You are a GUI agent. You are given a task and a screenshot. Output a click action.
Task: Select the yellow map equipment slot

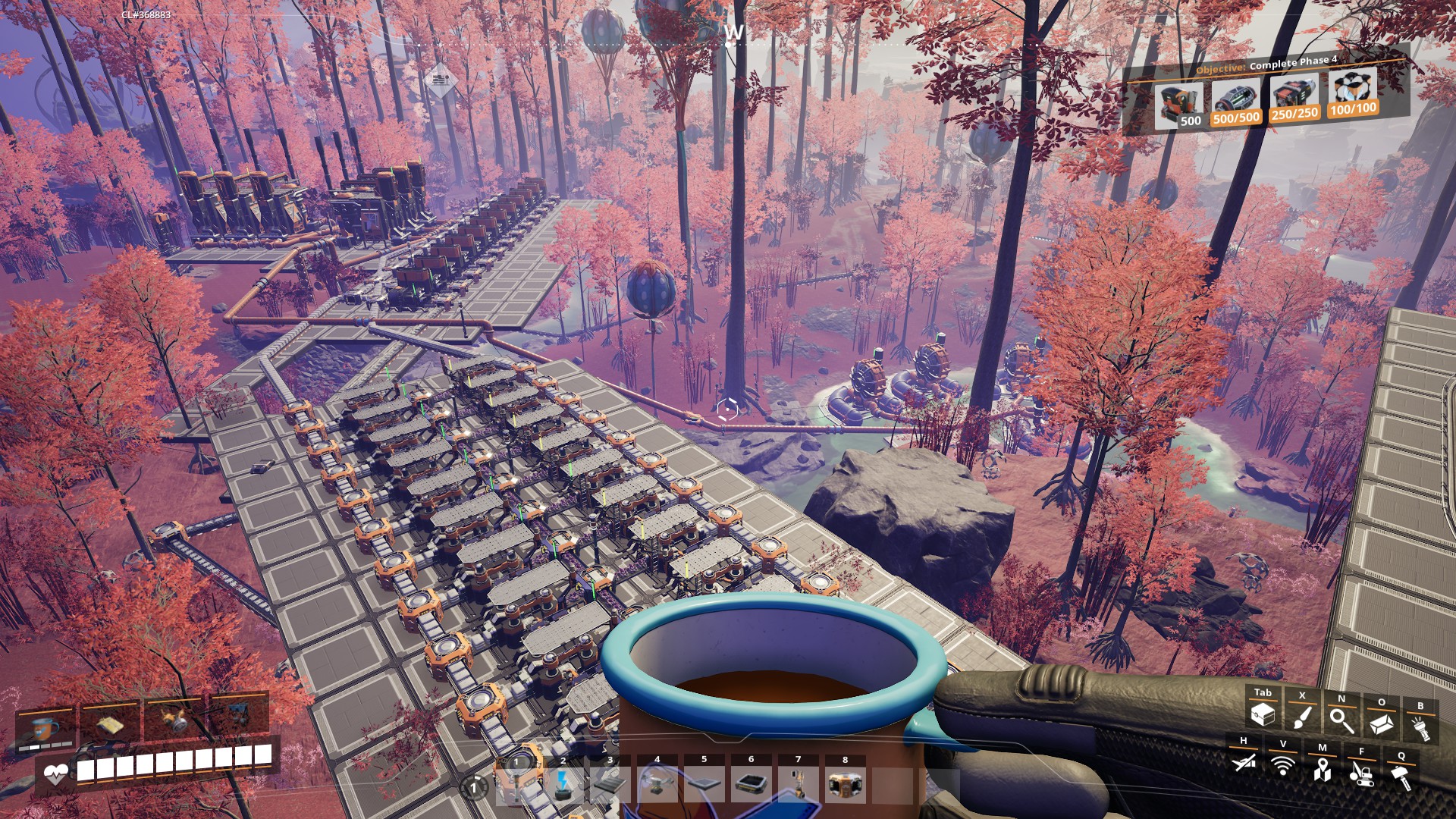pos(111,724)
